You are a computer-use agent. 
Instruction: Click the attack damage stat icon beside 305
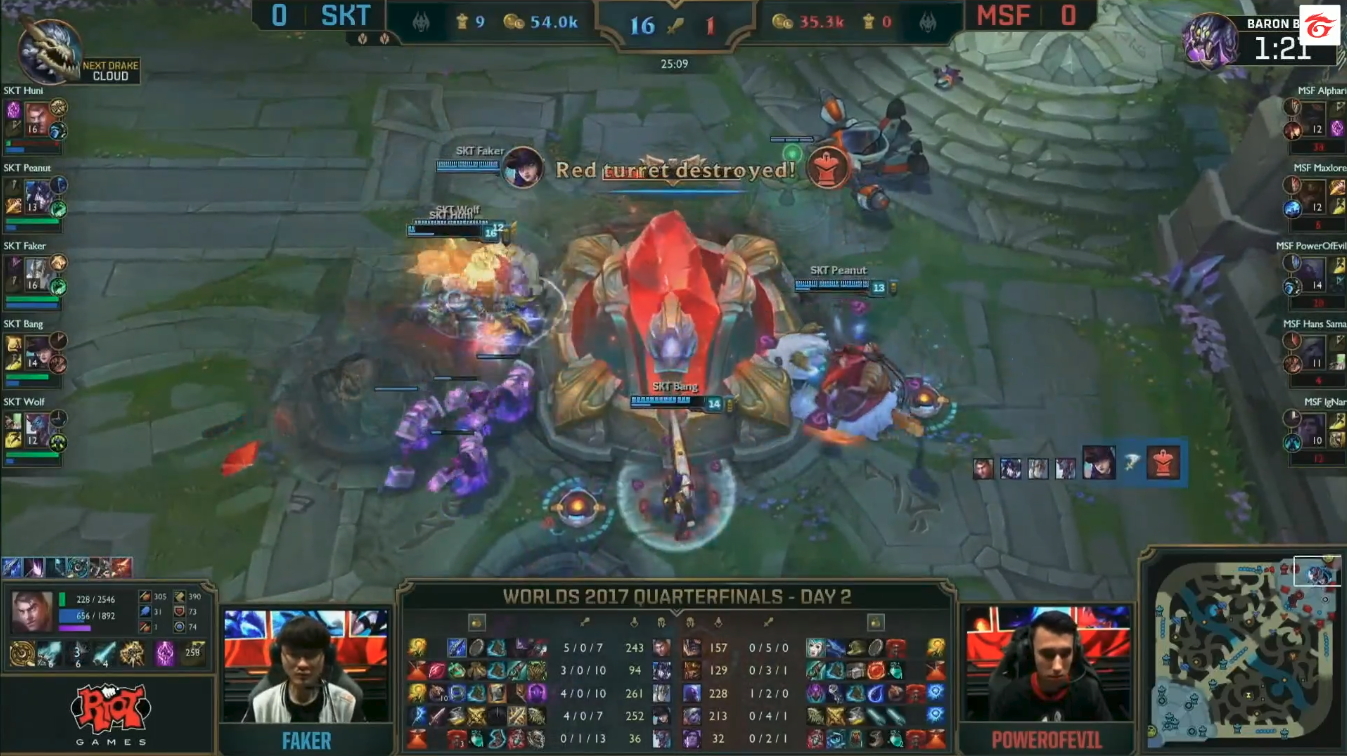click(144, 596)
